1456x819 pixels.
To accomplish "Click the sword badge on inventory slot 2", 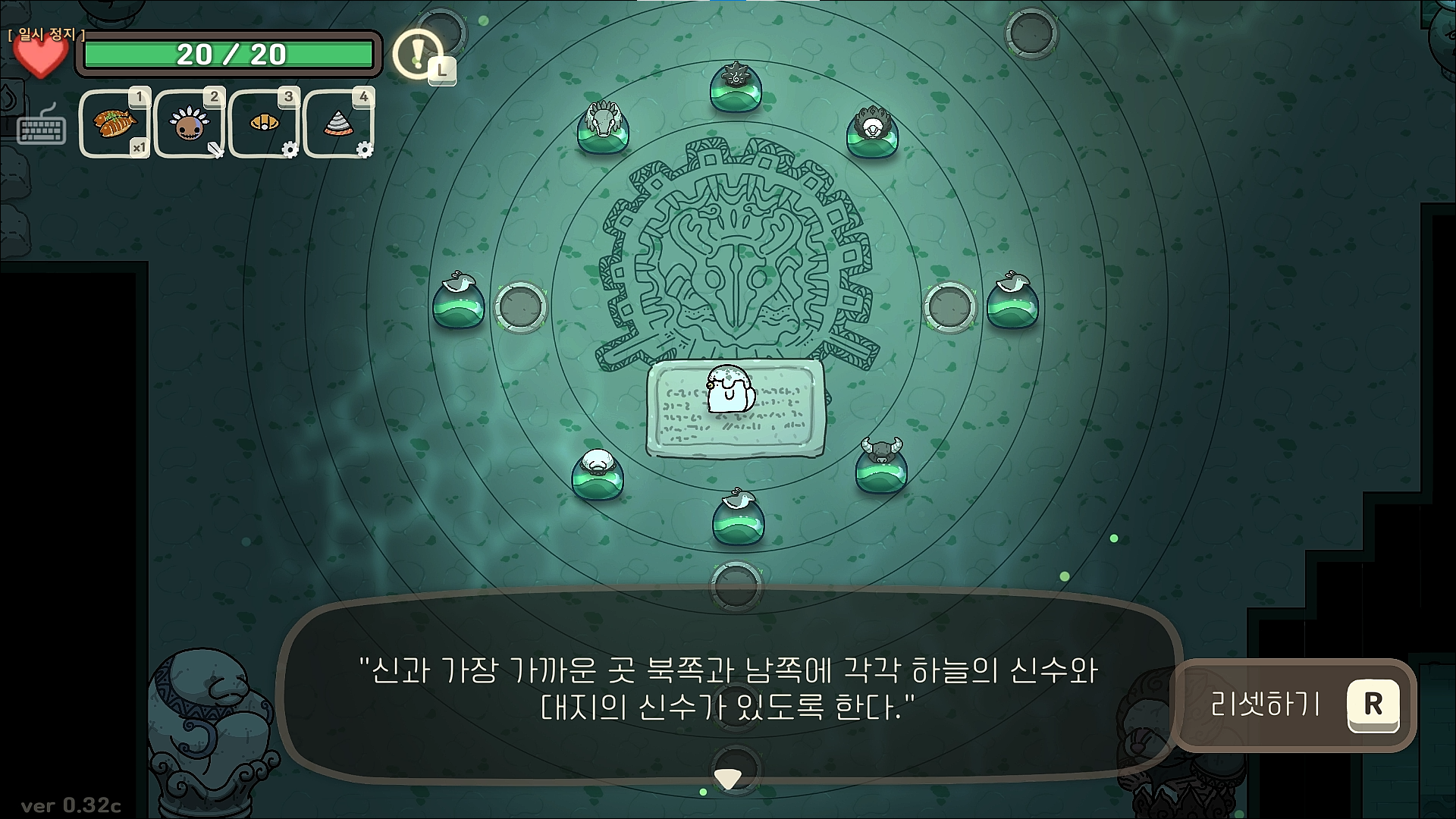I will [214, 149].
